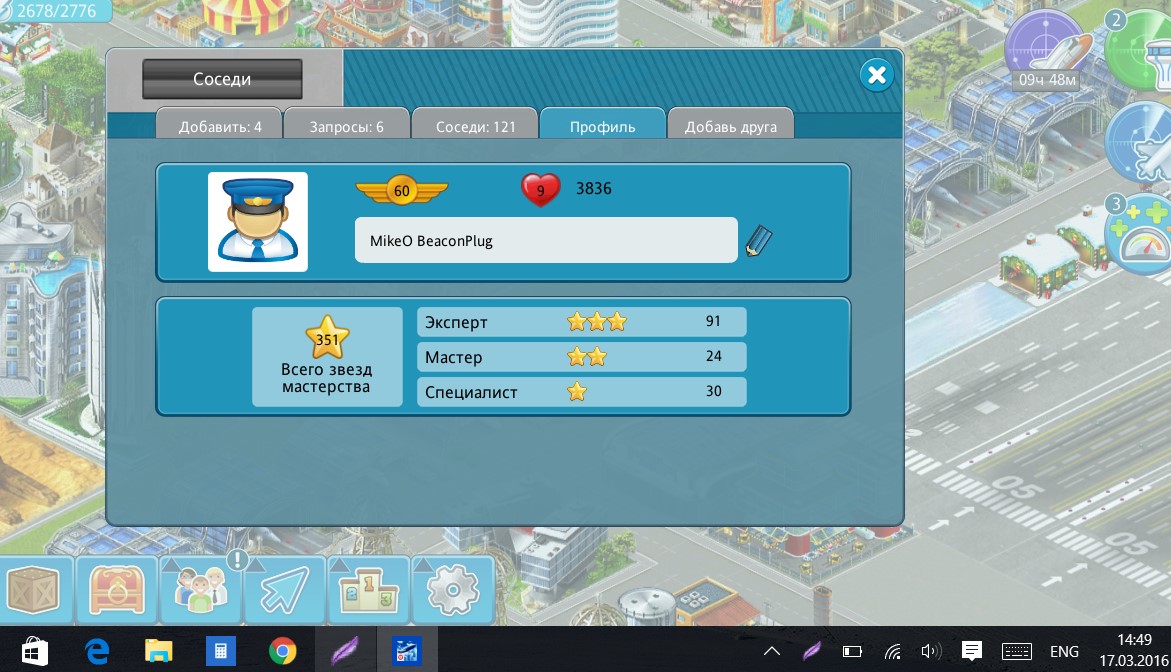
Task: Edit name with the pencil icon
Action: (759, 241)
